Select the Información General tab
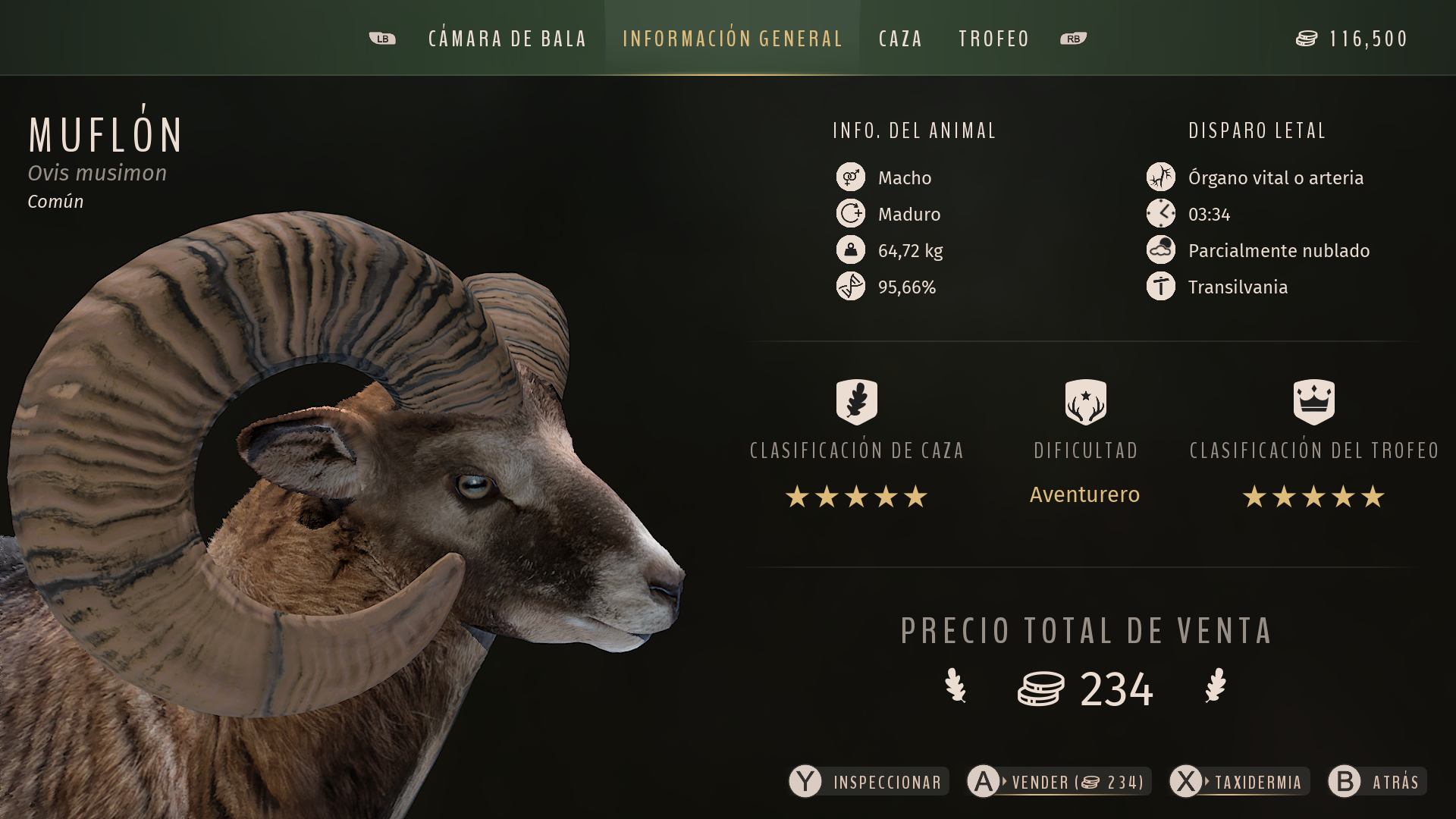Image resolution: width=1456 pixels, height=819 pixels. tap(732, 39)
